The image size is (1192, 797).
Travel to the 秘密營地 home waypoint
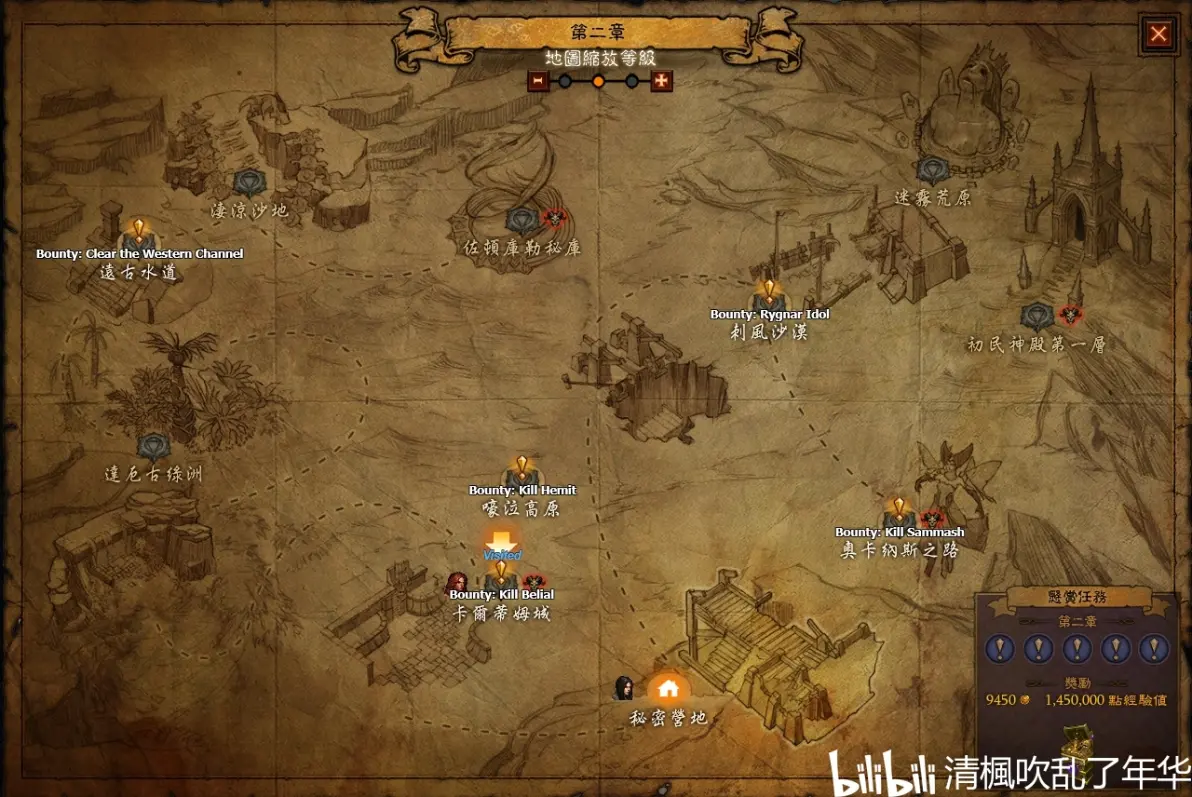(x=668, y=689)
